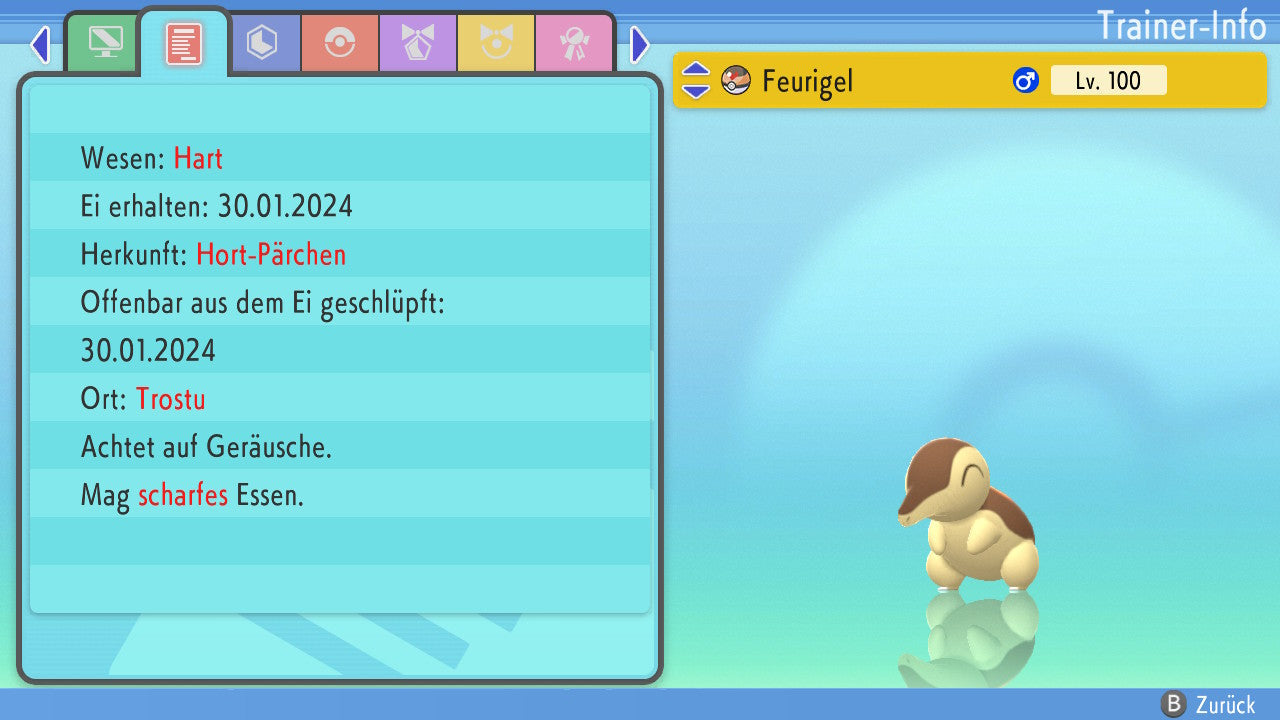Open the orange Poké Ball moves tab

point(340,44)
